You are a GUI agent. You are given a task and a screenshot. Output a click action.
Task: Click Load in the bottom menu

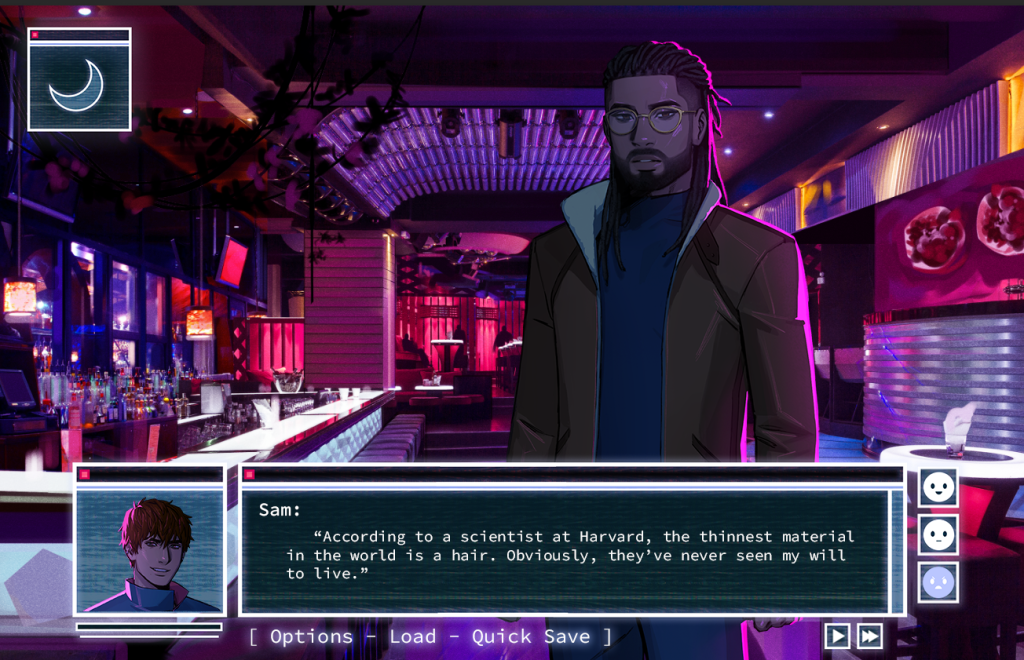click(412, 637)
